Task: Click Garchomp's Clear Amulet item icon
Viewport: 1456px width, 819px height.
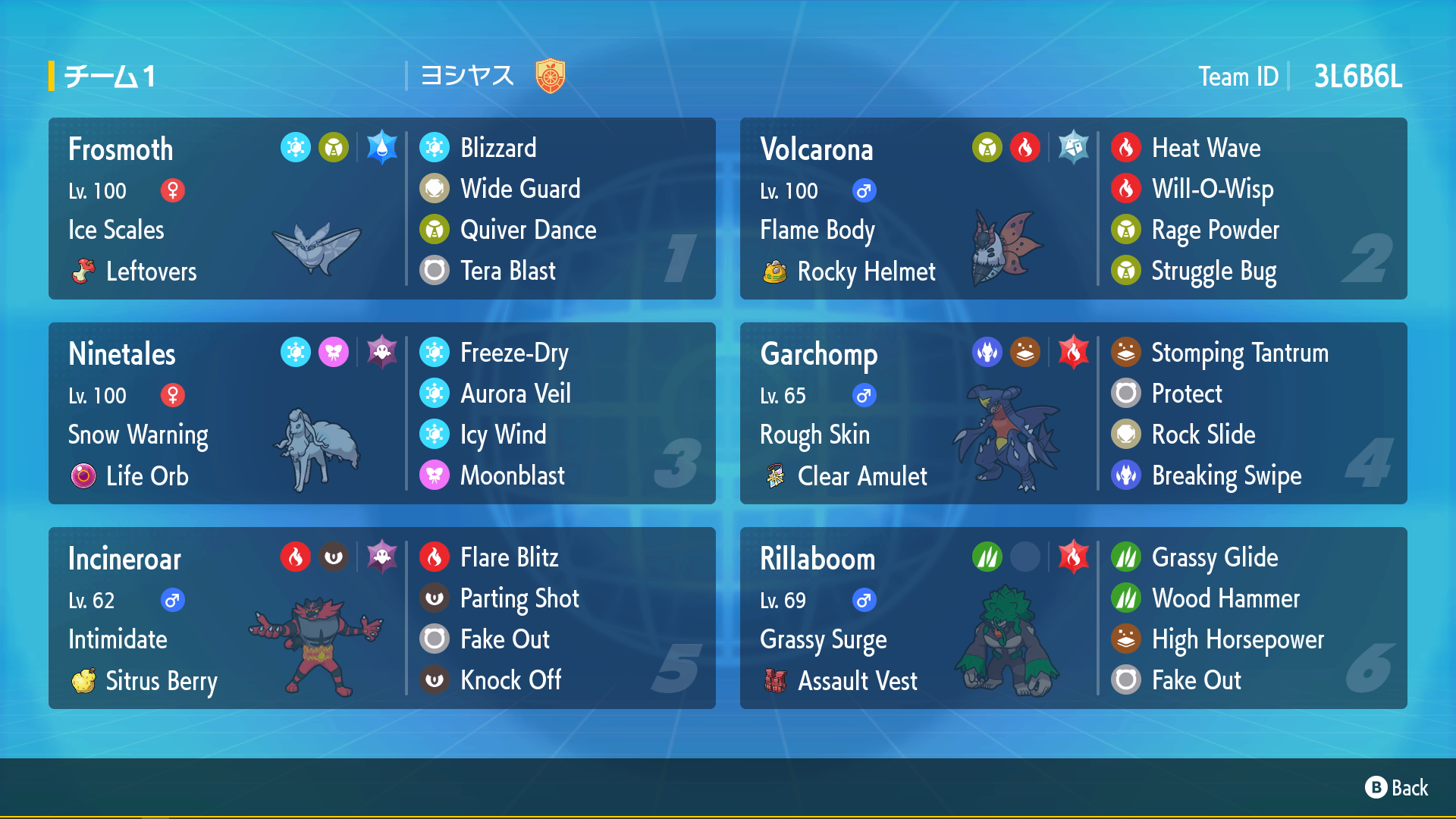Action: [x=774, y=476]
